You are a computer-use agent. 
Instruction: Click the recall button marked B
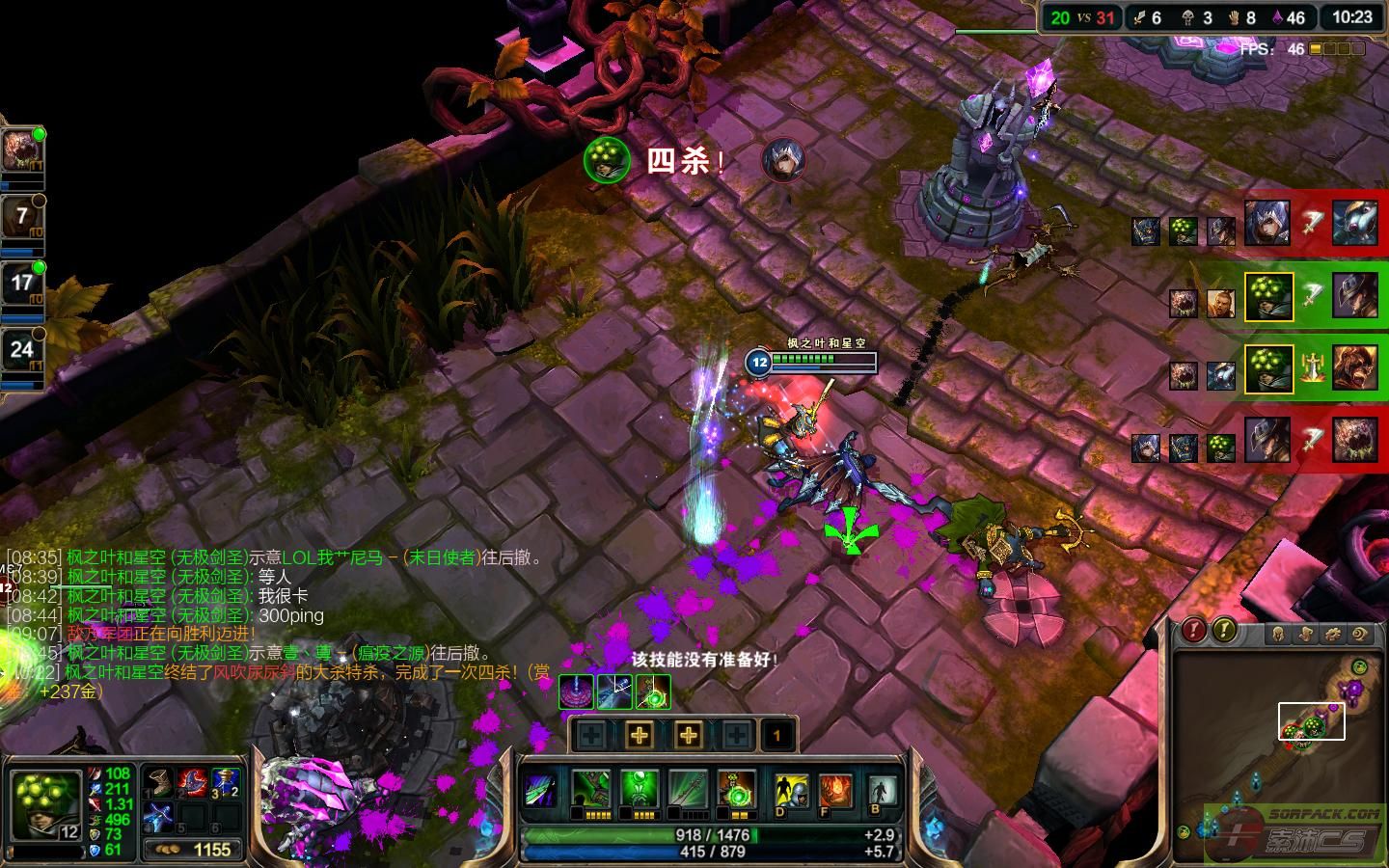pyautogui.click(x=882, y=792)
